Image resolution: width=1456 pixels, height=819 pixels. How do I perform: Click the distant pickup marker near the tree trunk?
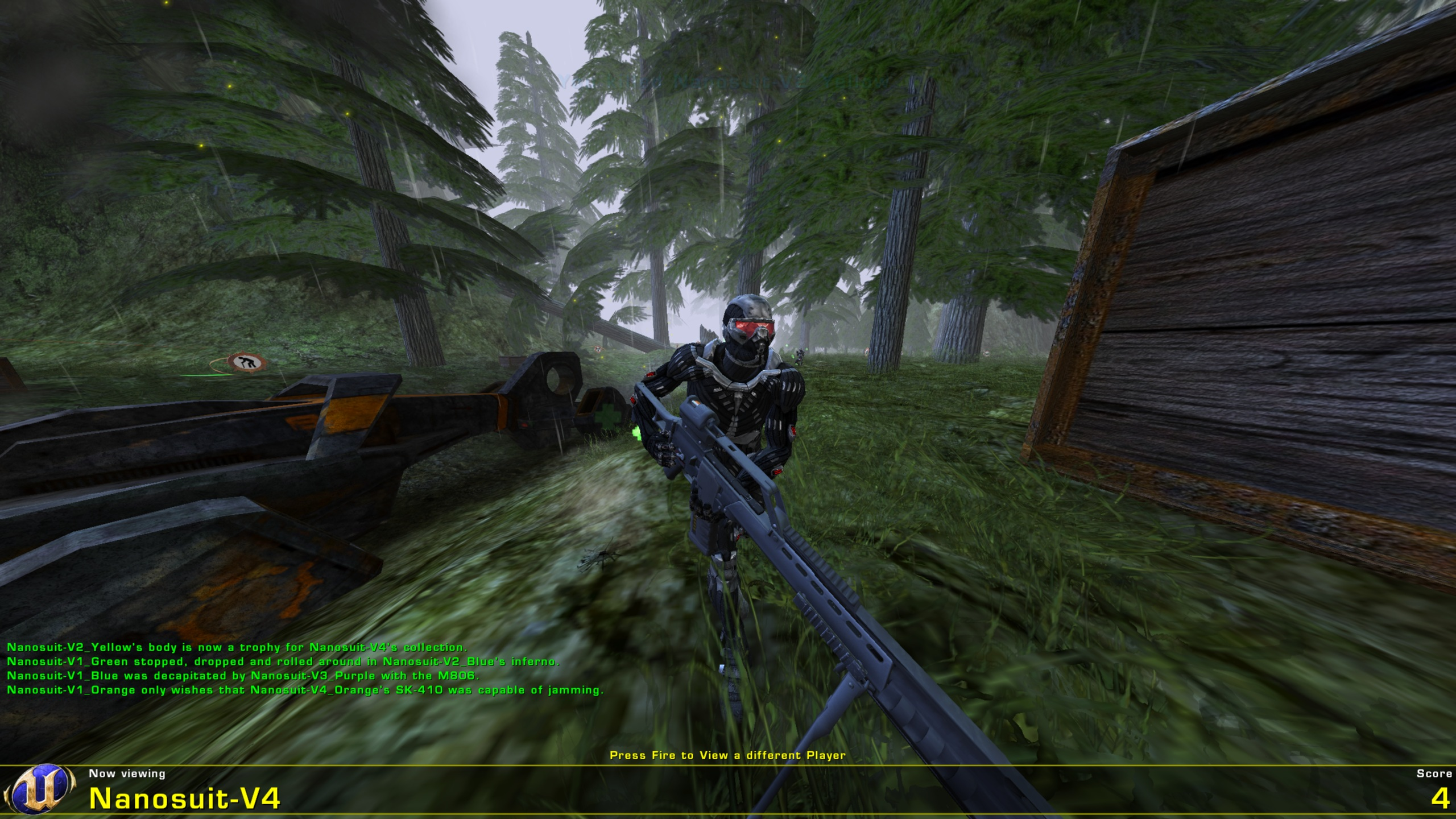pyautogui.click(x=866, y=353)
